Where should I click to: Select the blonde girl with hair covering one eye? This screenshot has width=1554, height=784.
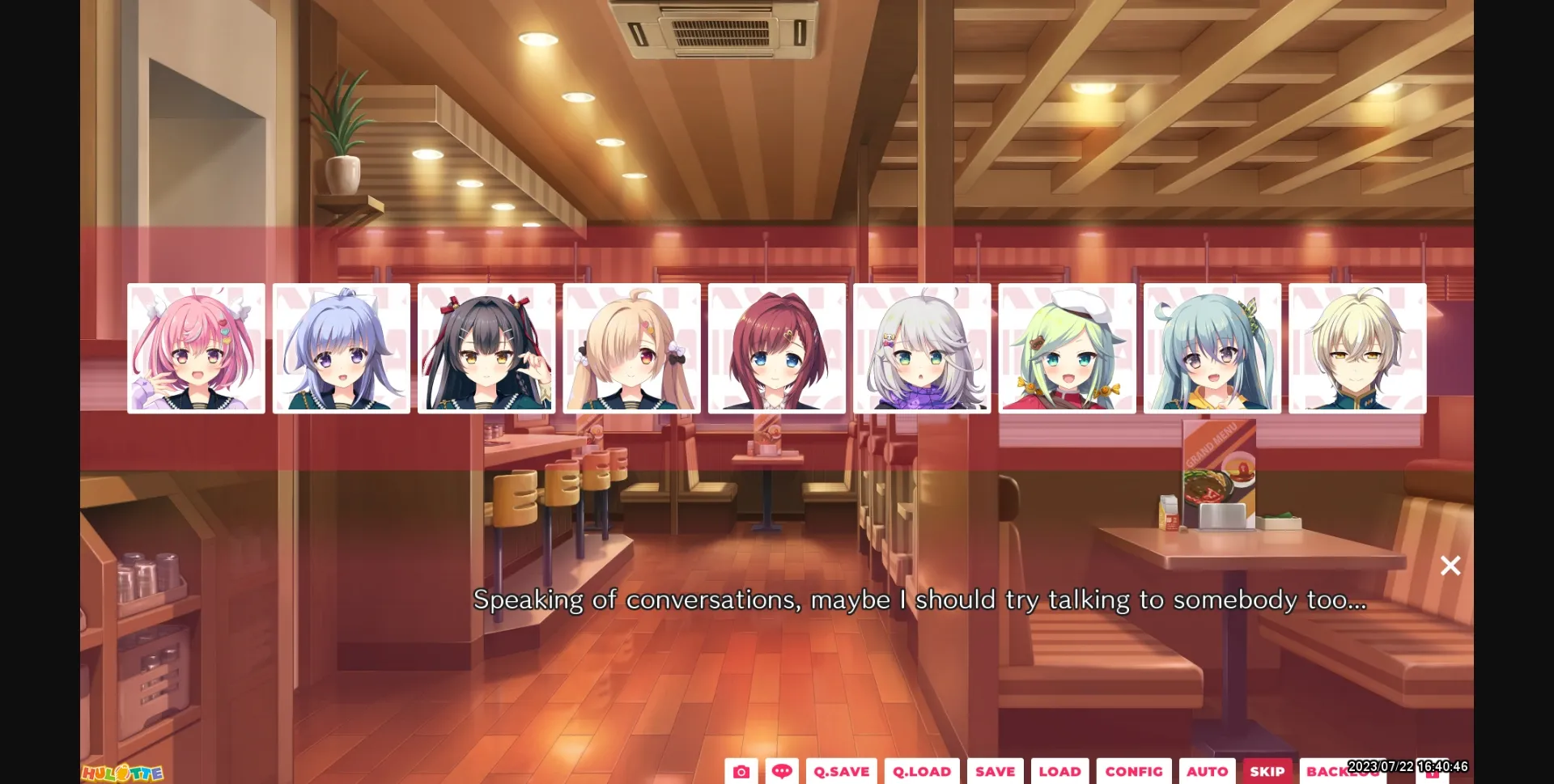(x=631, y=348)
